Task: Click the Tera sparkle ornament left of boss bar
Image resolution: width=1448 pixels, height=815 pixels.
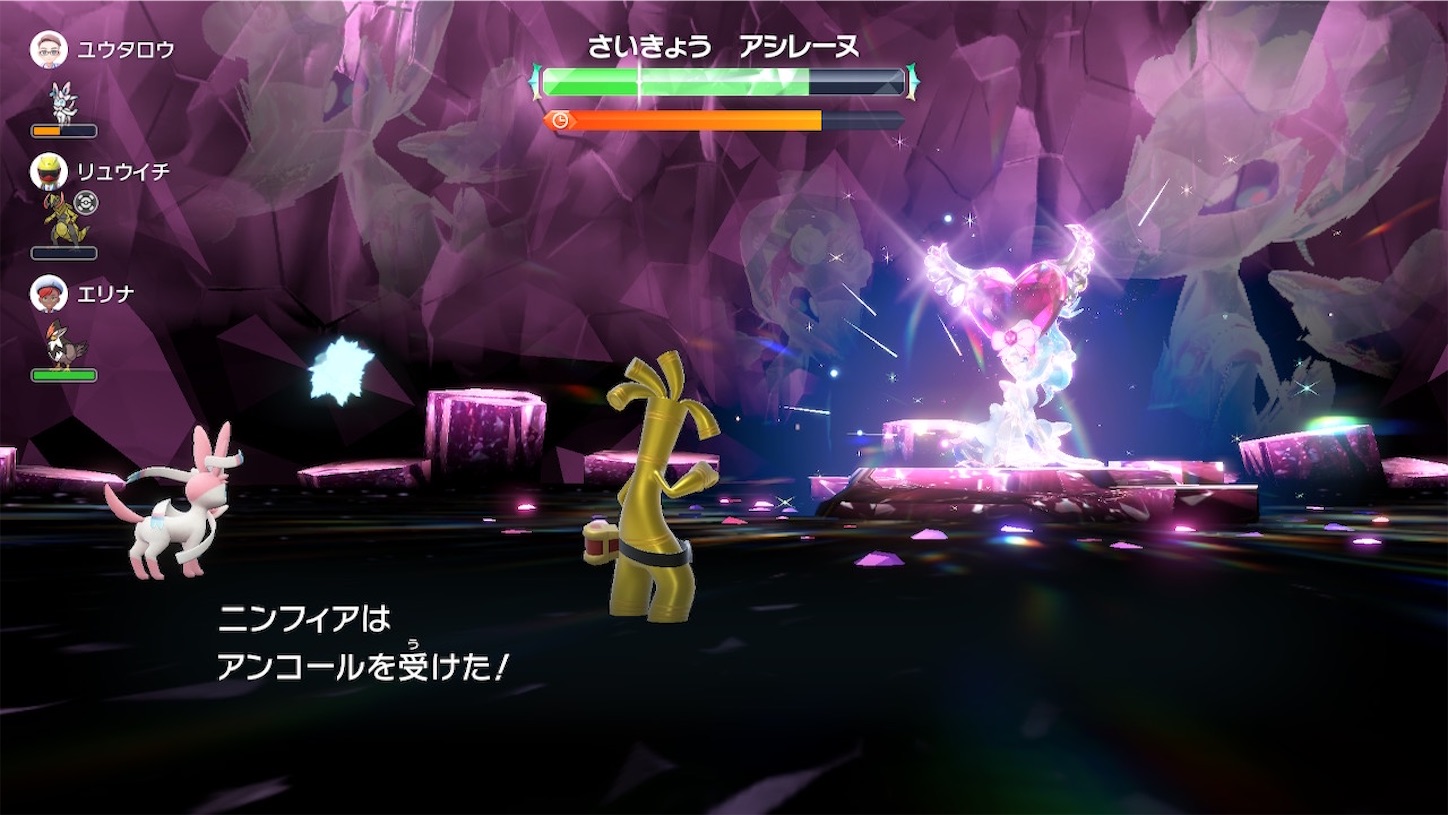Action: pos(536,79)
